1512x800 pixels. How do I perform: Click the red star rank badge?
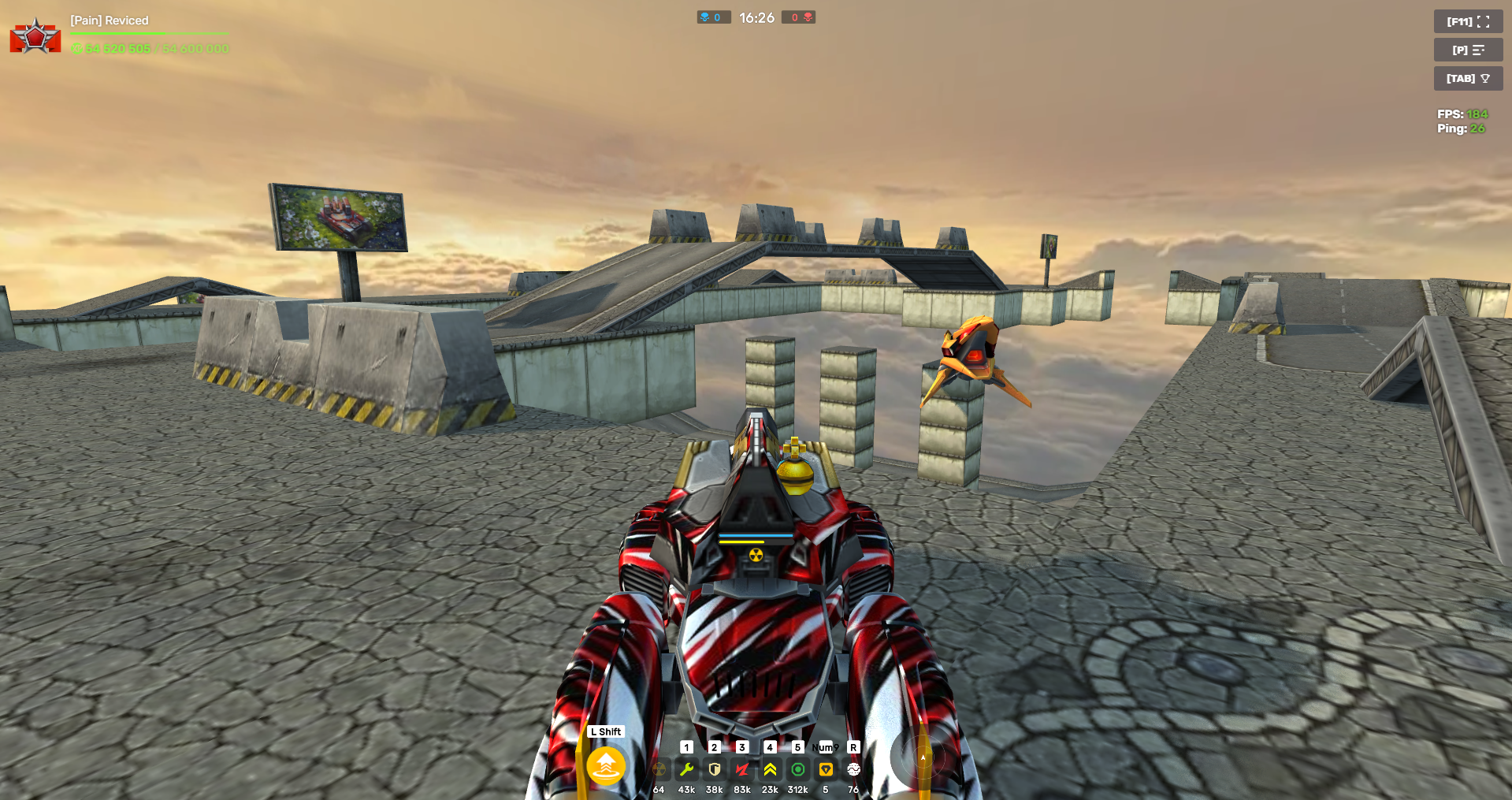pos(35,36)
